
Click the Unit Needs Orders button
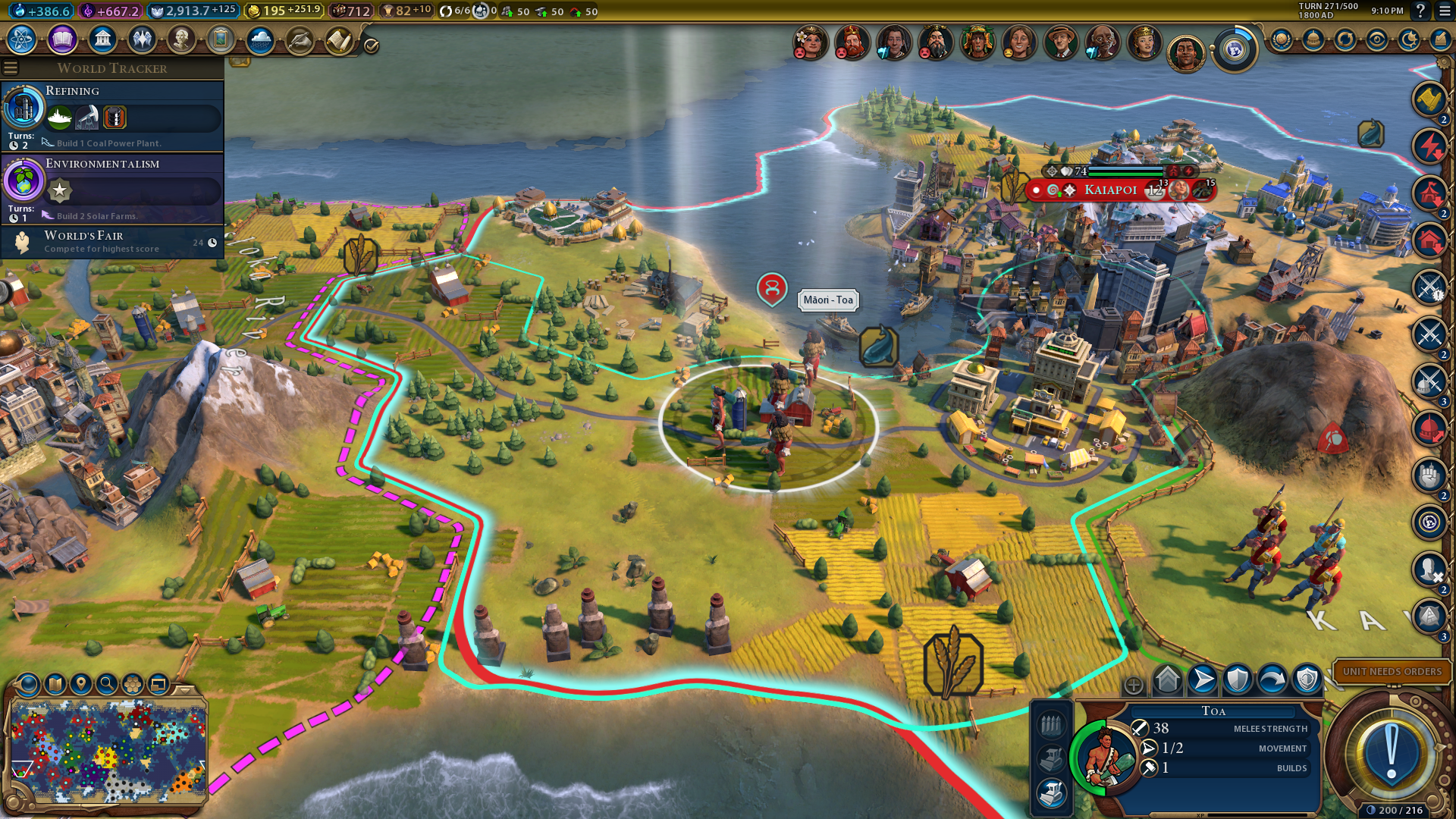coord(1392,671)
